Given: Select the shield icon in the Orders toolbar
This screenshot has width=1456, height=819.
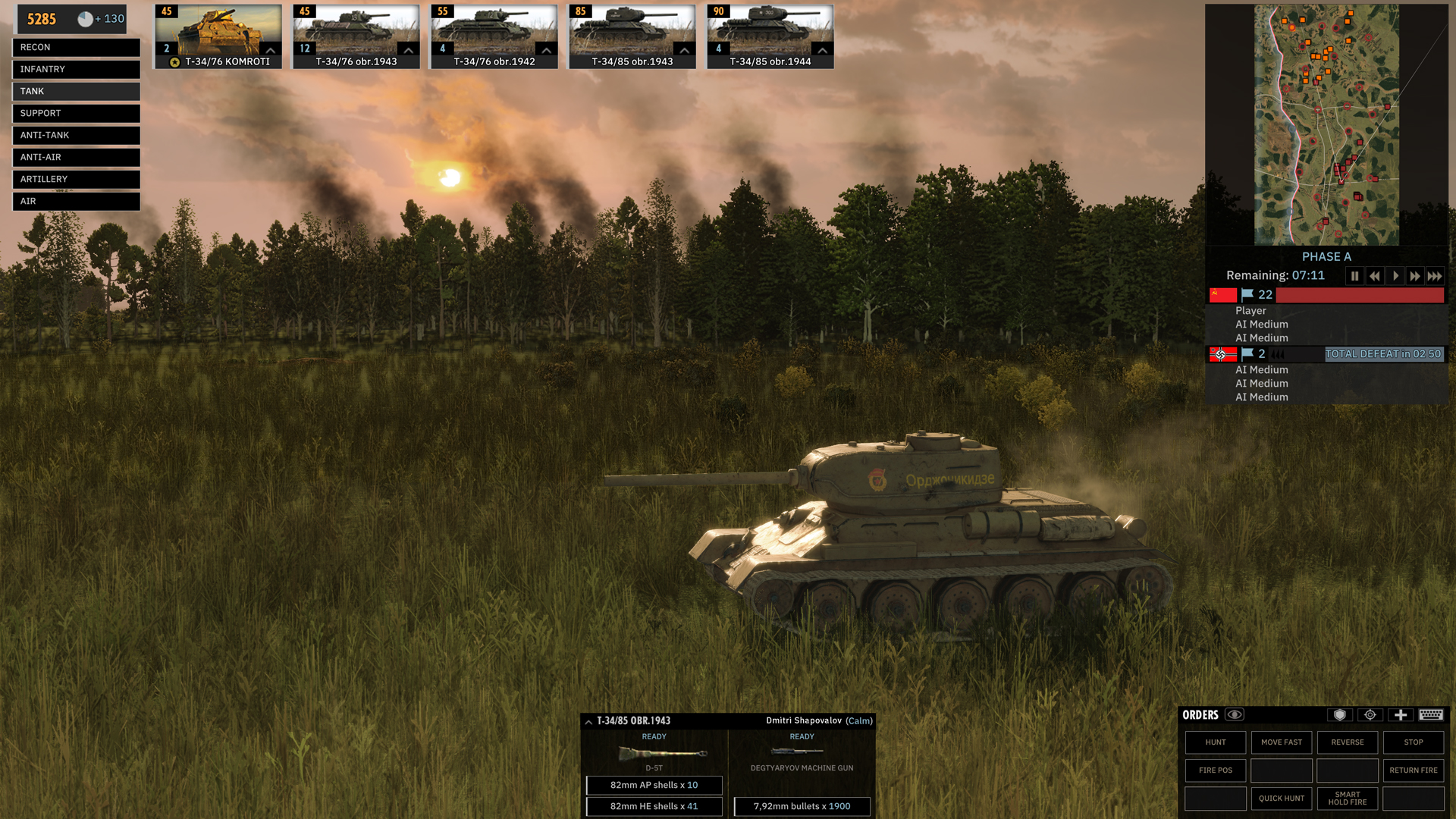Looking at the screenshot, I should [x=1340, y=715].
